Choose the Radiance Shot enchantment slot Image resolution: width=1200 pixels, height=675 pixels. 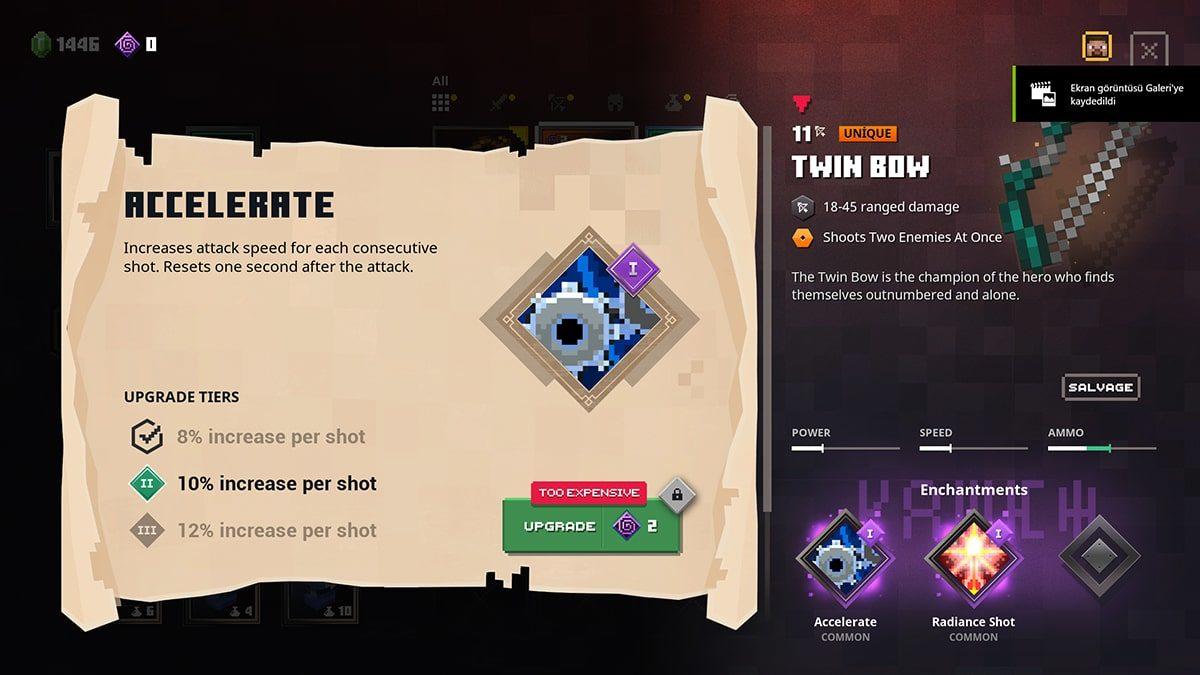(x=973, y=558)
